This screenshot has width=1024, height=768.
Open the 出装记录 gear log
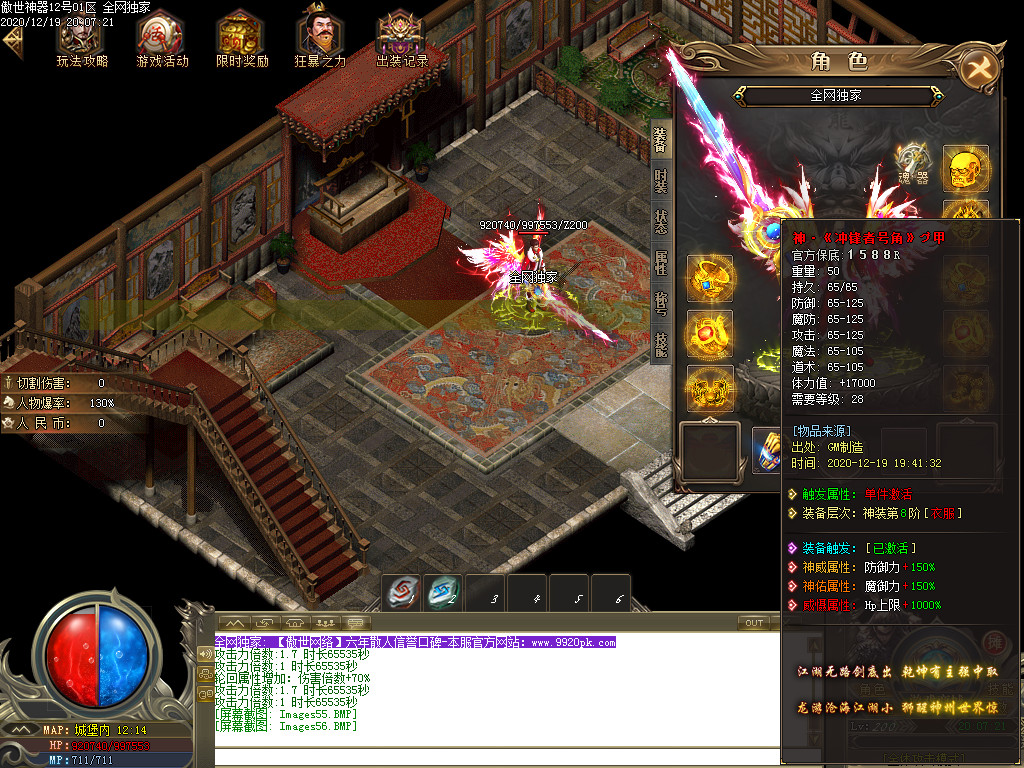coord(401,38)
